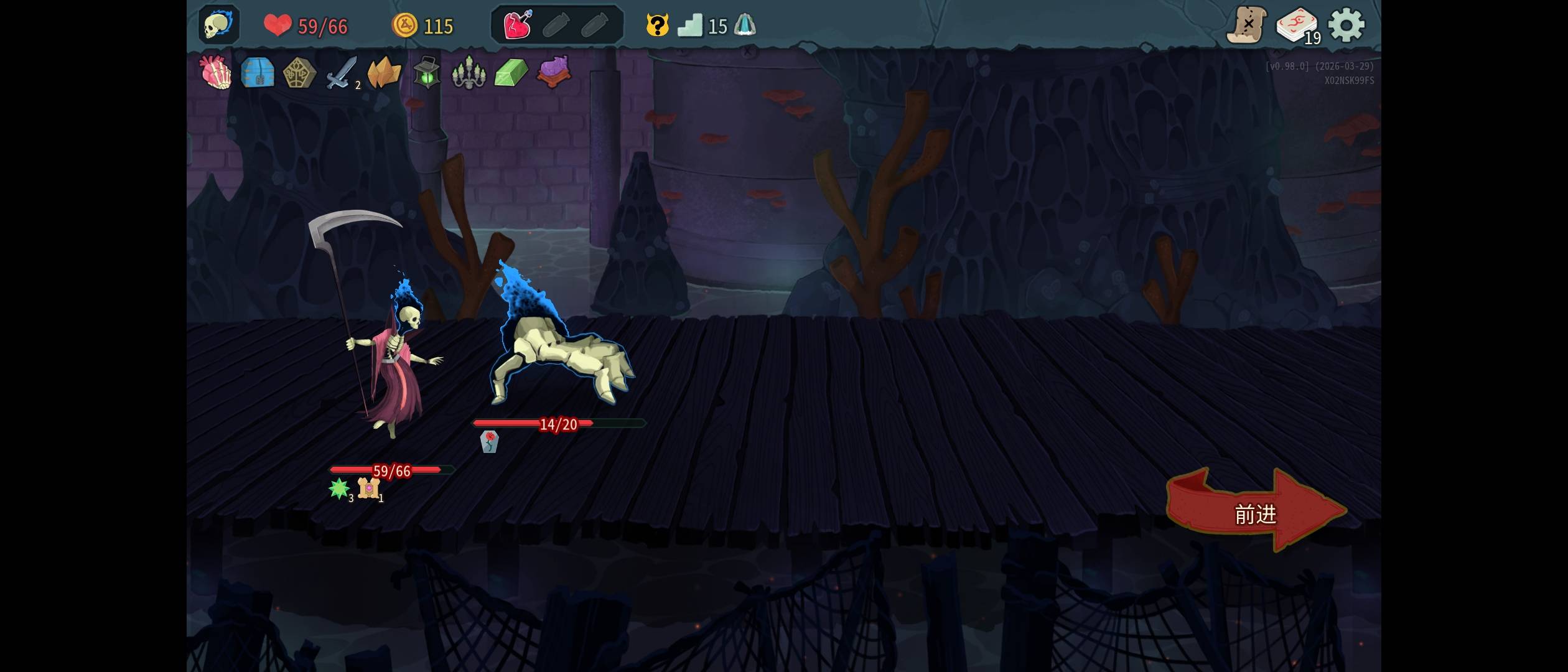Inspect the purple creature on pedestal relic

553,72
